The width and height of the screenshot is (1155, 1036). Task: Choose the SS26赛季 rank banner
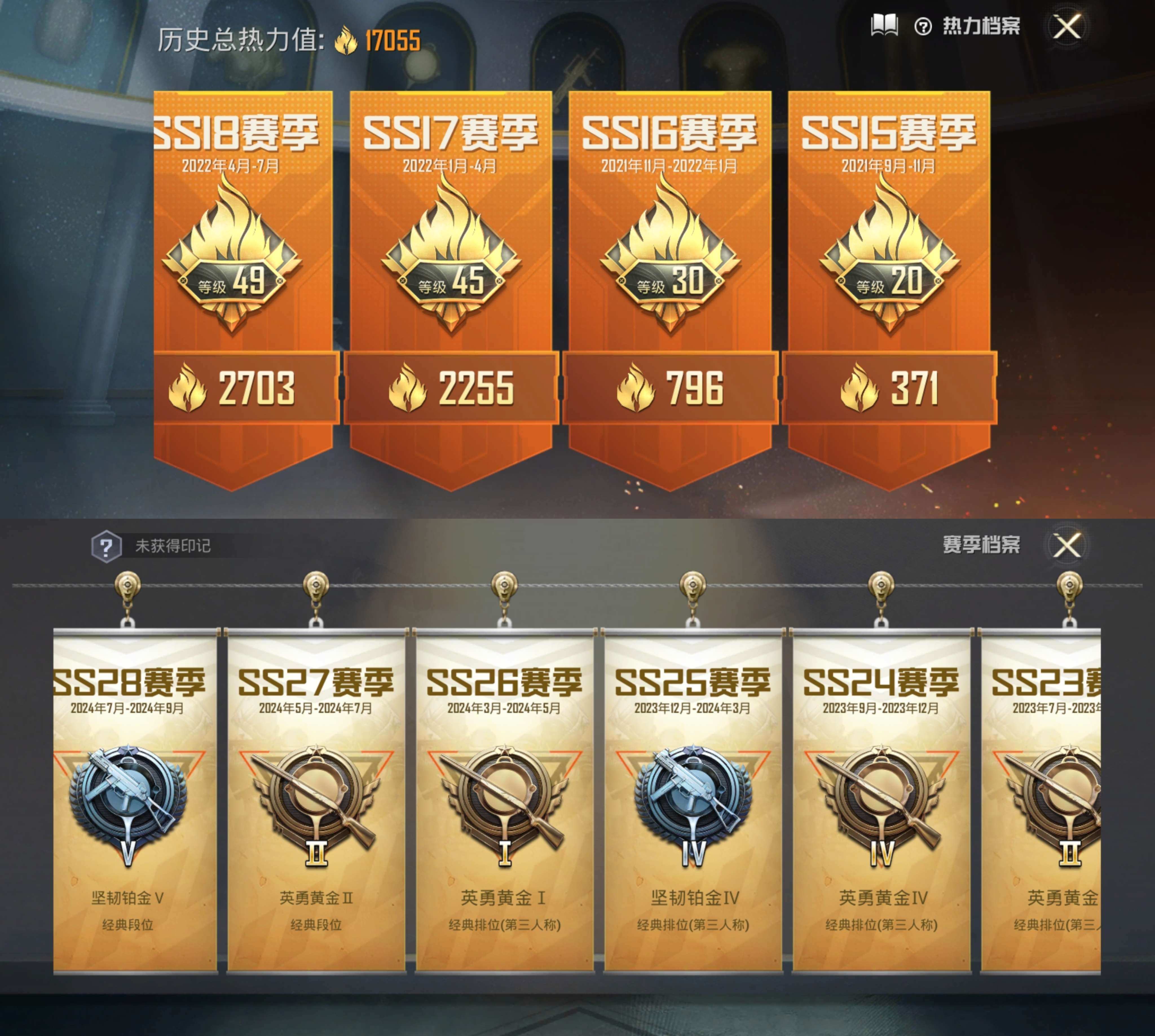[x=505, y=797]
